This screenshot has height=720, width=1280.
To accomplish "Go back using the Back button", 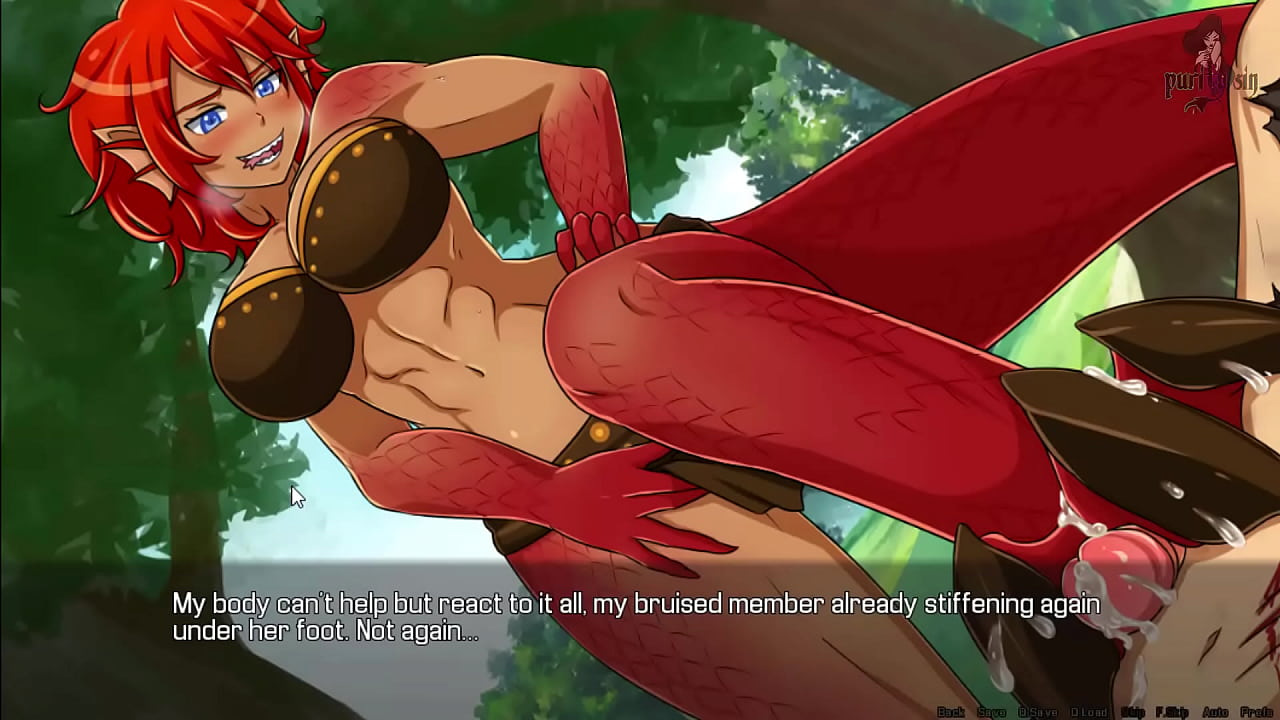I will (950, 712).
